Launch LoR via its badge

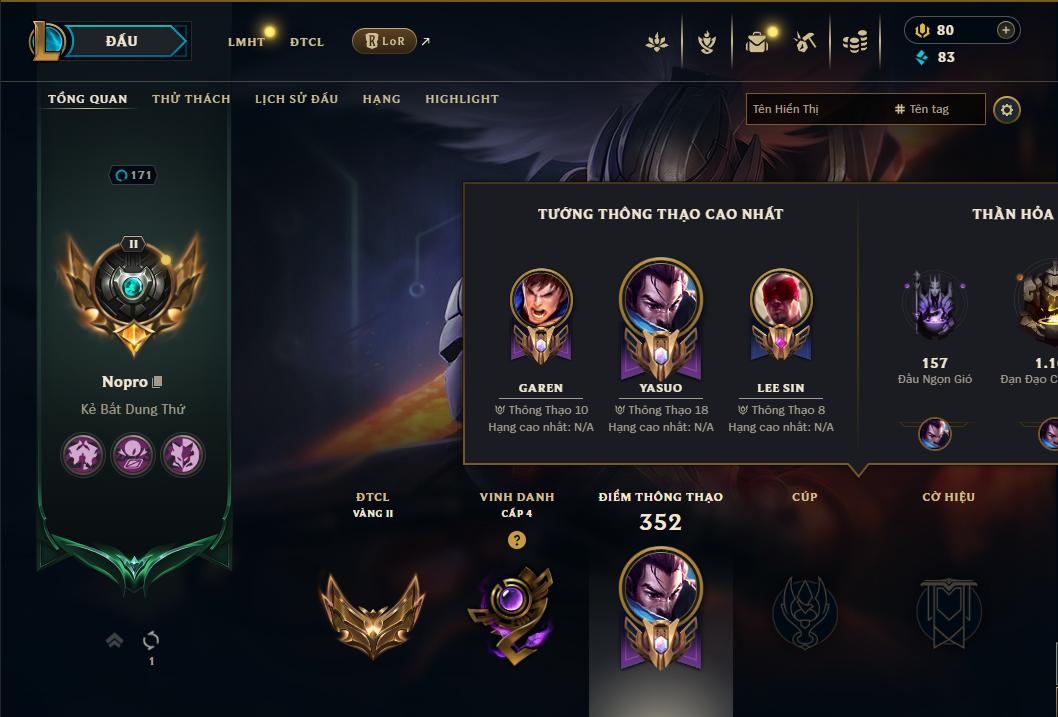coord(384,41)
